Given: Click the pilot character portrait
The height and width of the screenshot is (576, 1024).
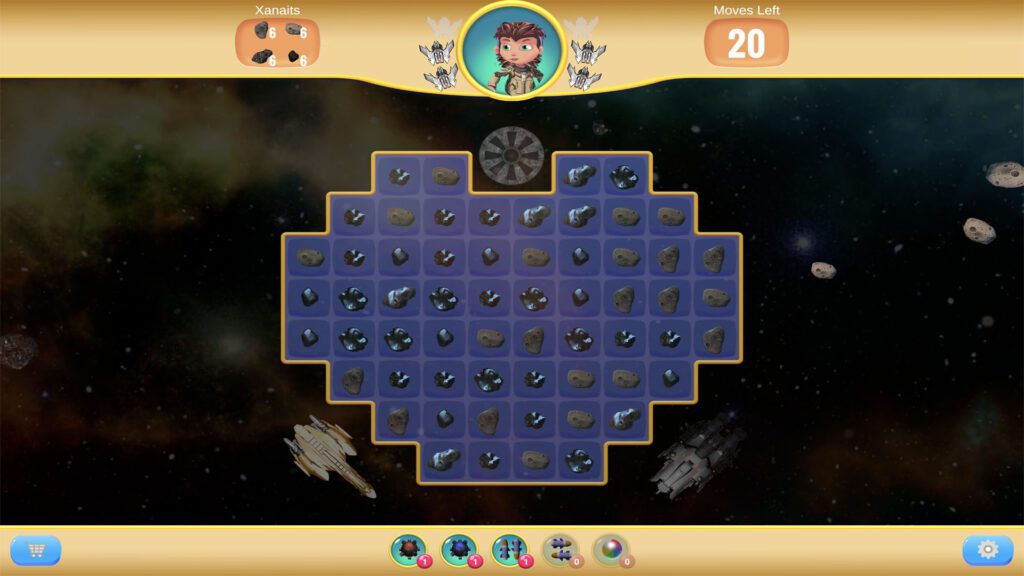Looking at the screenshot, I should coord(512,49).
